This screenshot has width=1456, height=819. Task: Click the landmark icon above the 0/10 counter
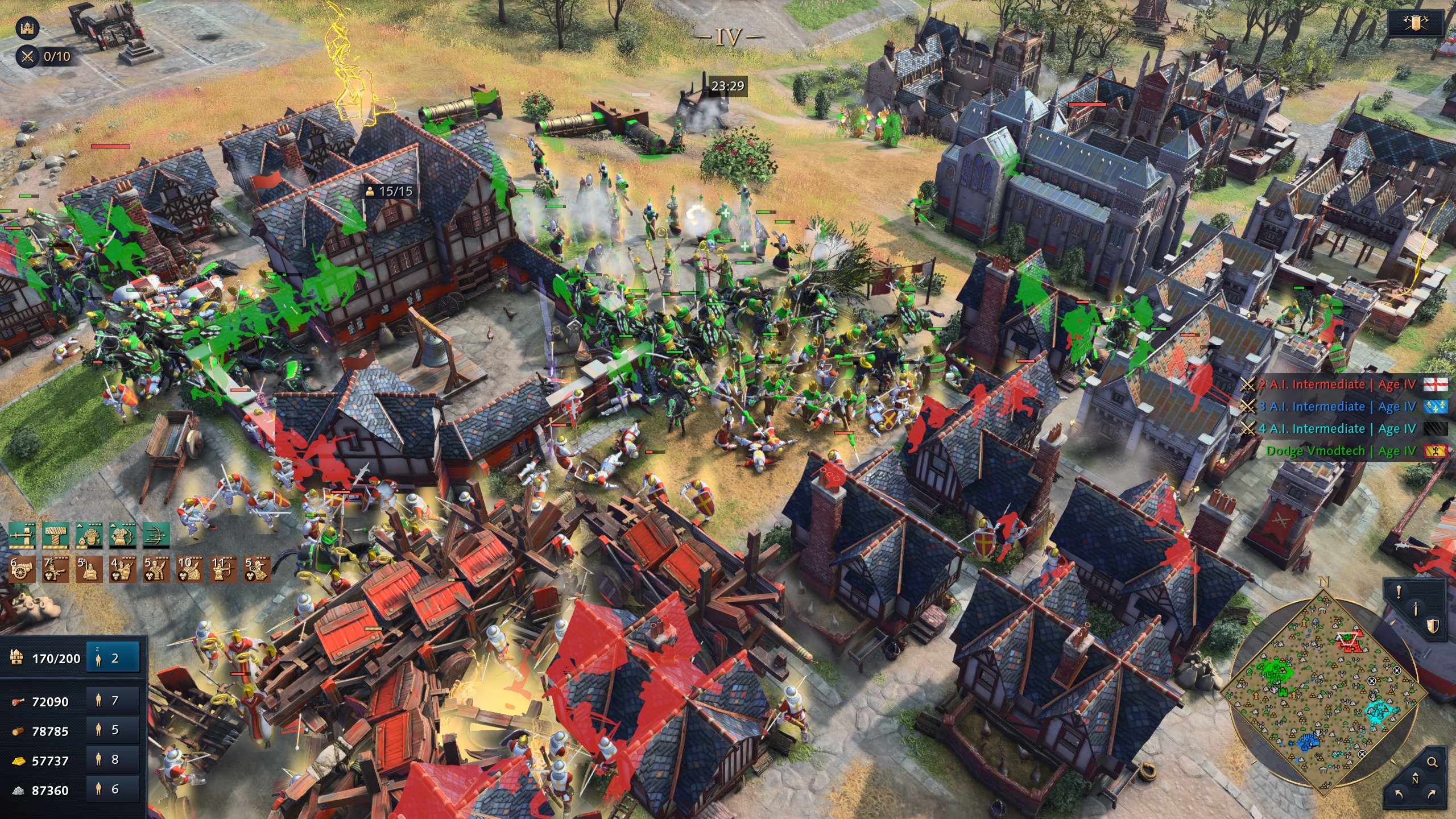coord(27,27)
